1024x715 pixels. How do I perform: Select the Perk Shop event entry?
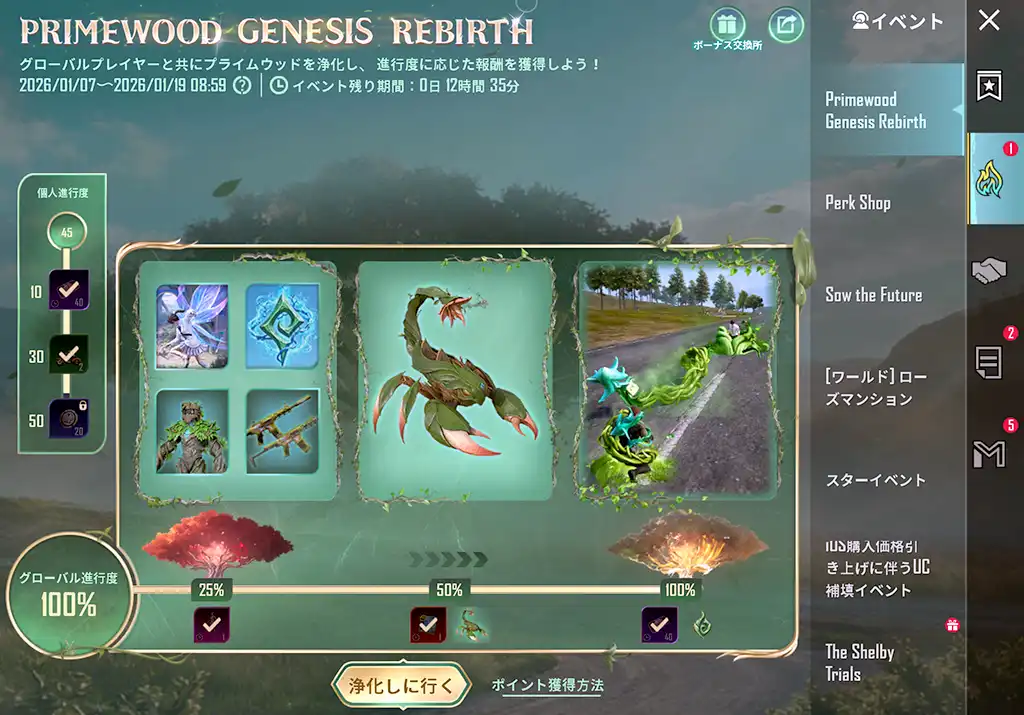pos(858,203)
